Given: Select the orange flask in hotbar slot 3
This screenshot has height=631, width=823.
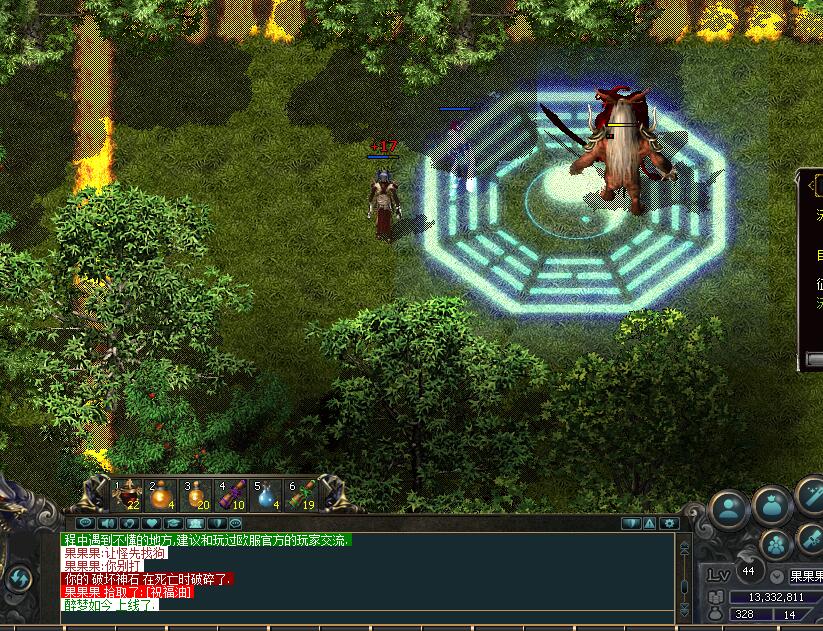Looking at the screenshot, I should [197, 495].
